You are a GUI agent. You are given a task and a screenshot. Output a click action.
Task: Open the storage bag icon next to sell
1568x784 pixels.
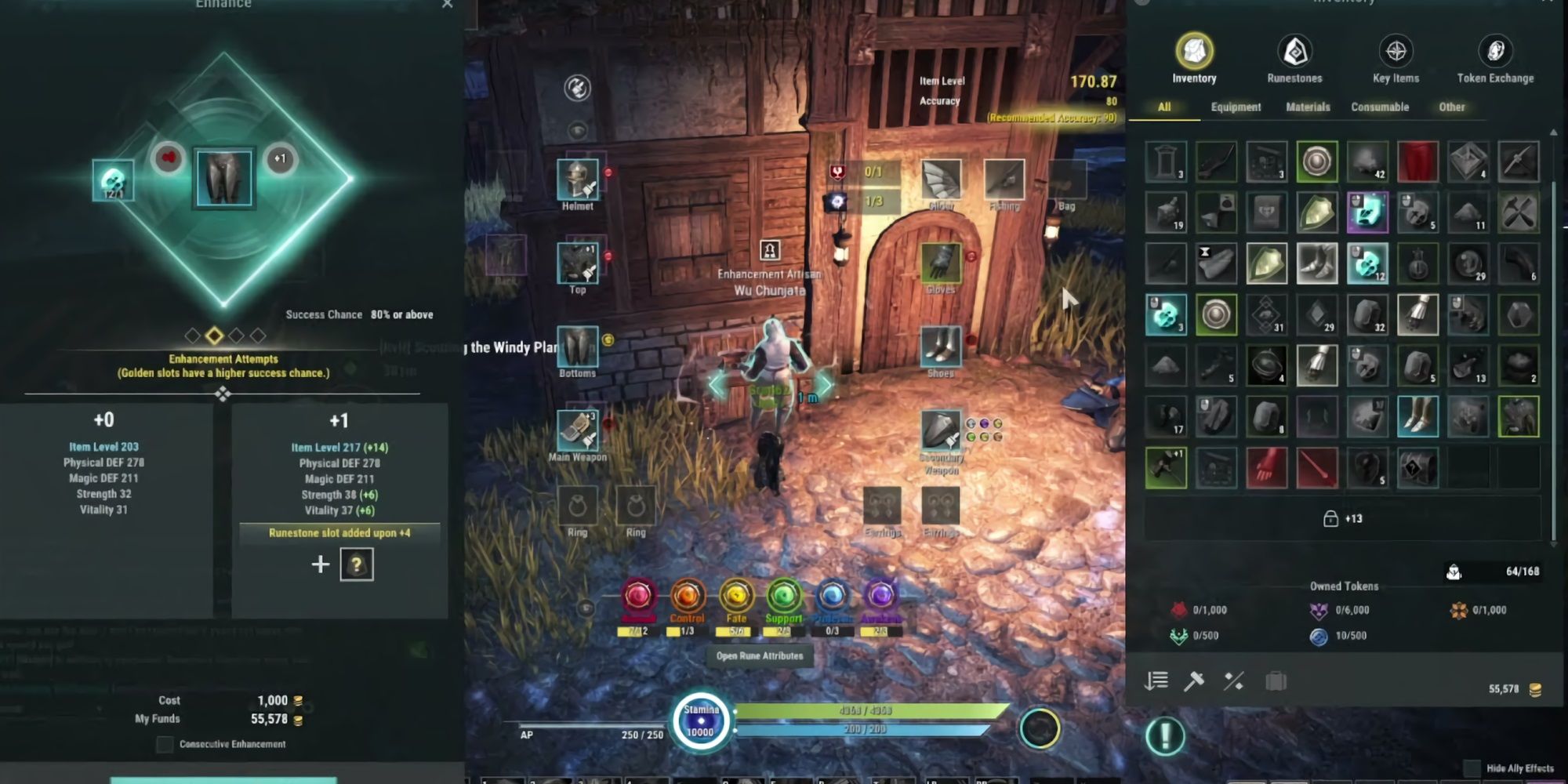pos(1274,681)
